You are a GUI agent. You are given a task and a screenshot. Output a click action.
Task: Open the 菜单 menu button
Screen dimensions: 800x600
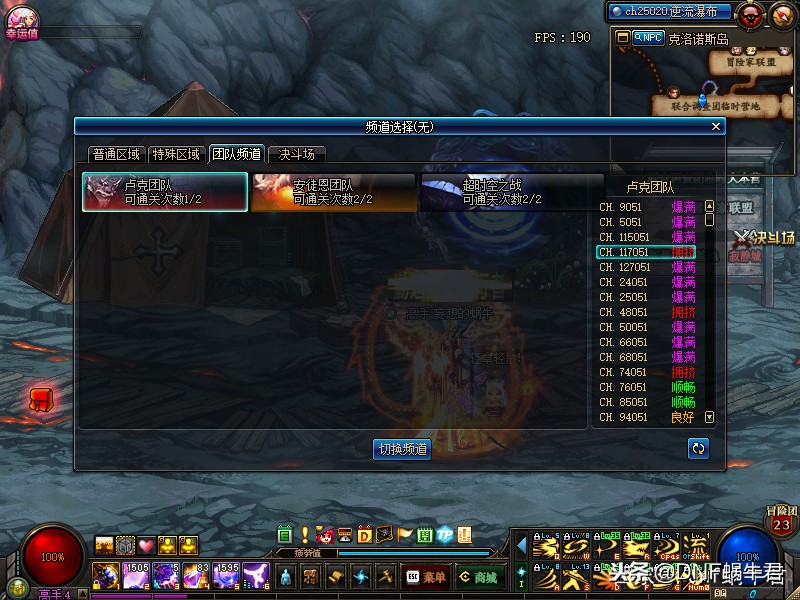pyautogui.click(x=426, y=577)
